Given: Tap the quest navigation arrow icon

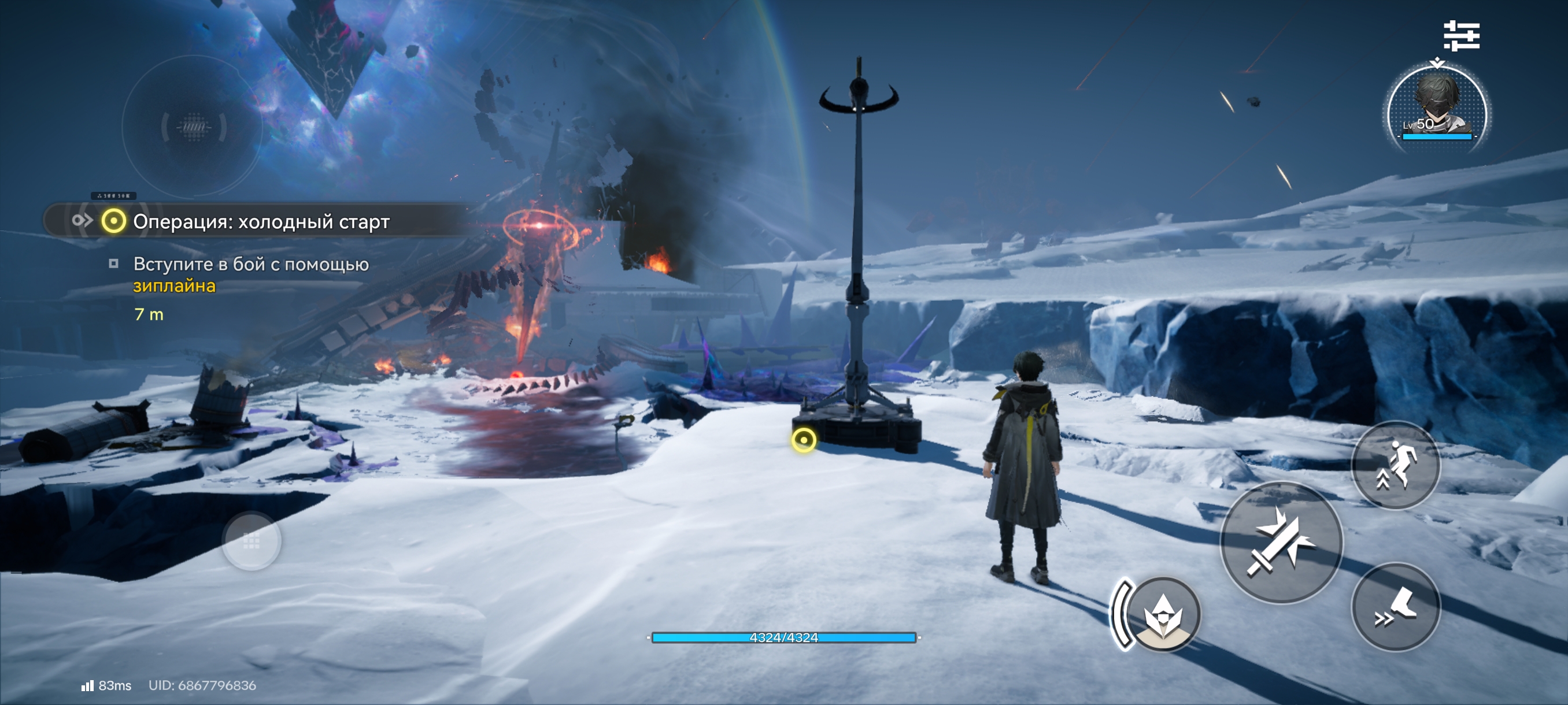Looking at the screenshot, I should [82, 220].
